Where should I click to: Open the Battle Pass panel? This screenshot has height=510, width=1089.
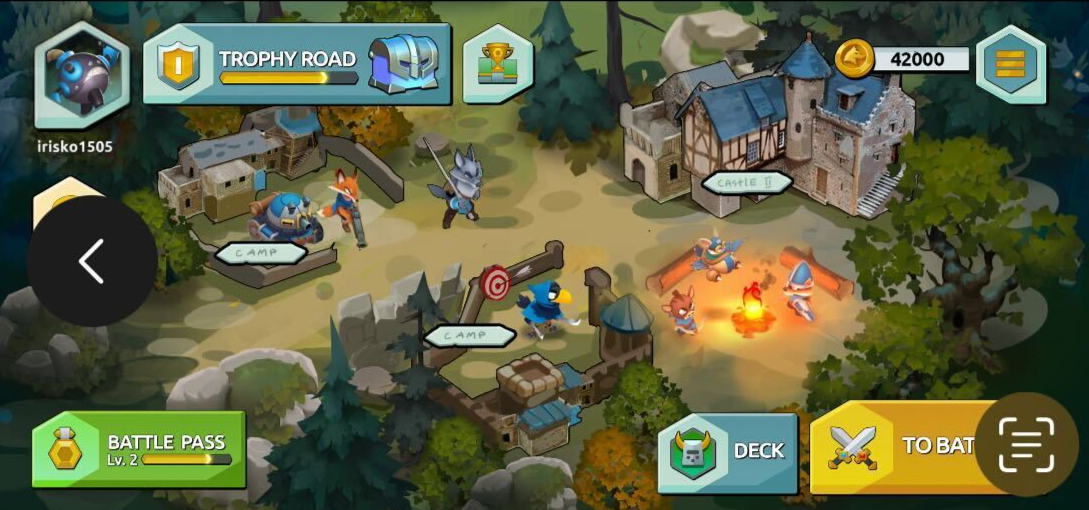coord(139,449)
